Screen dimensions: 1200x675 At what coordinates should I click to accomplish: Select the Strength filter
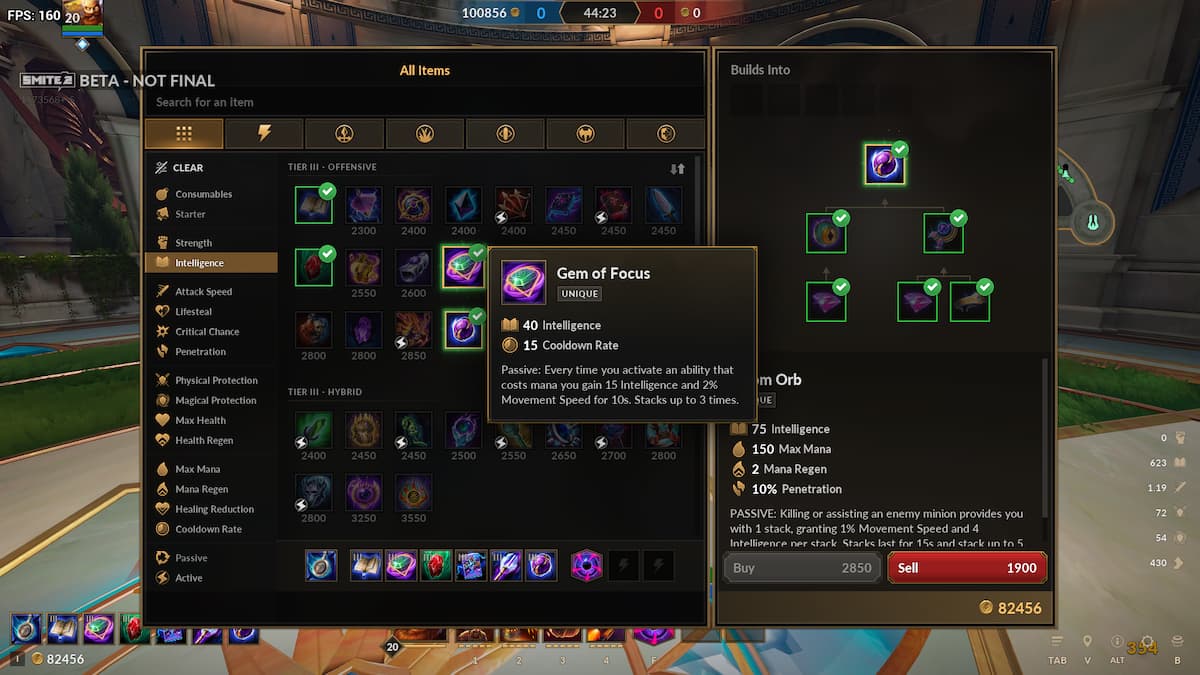click(193, 243)
